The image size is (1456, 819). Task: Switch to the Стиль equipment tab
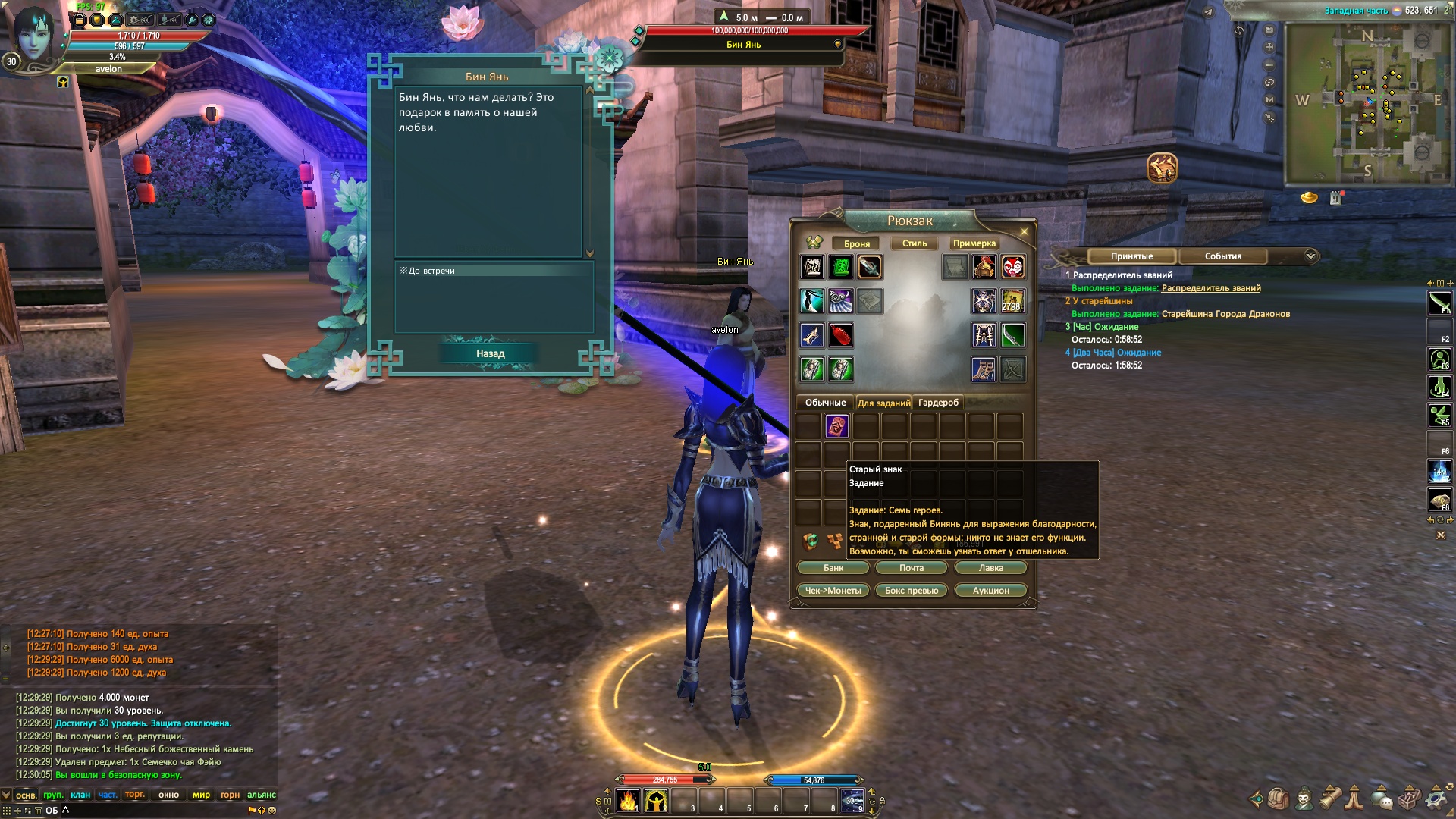(x=915, y=243)
